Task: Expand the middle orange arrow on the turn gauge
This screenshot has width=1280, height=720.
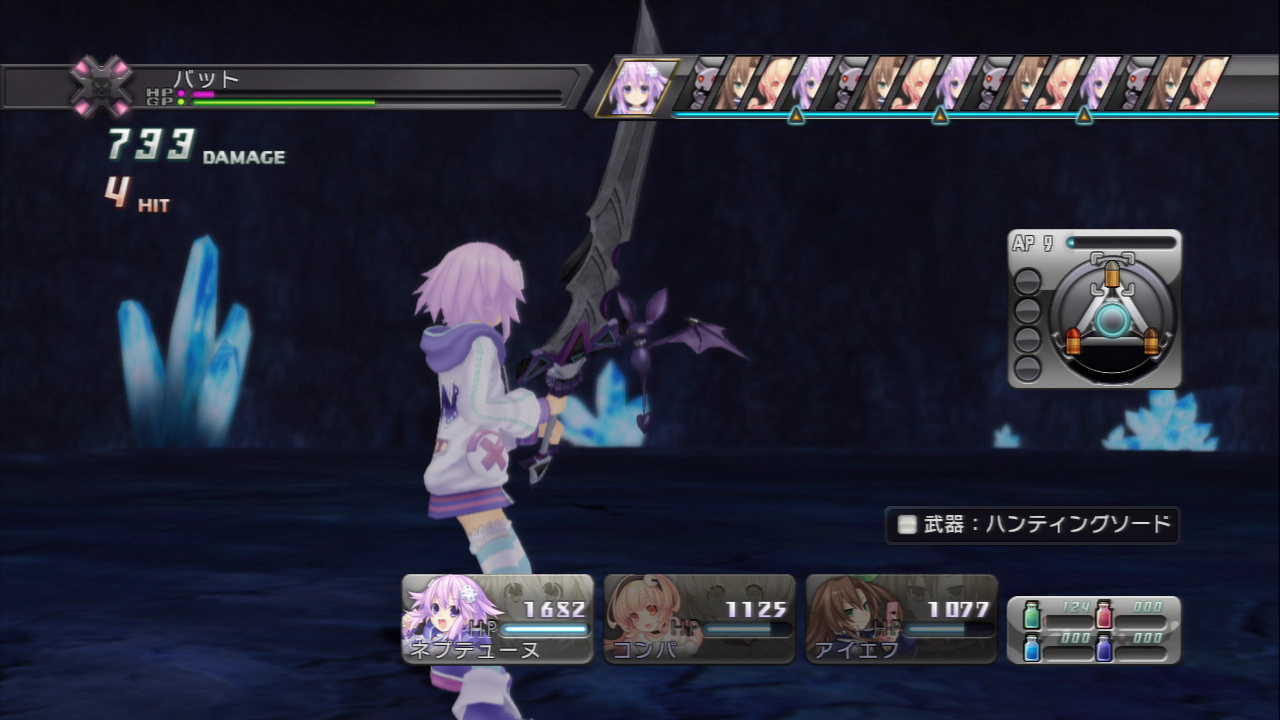Action: coord(940,117)
